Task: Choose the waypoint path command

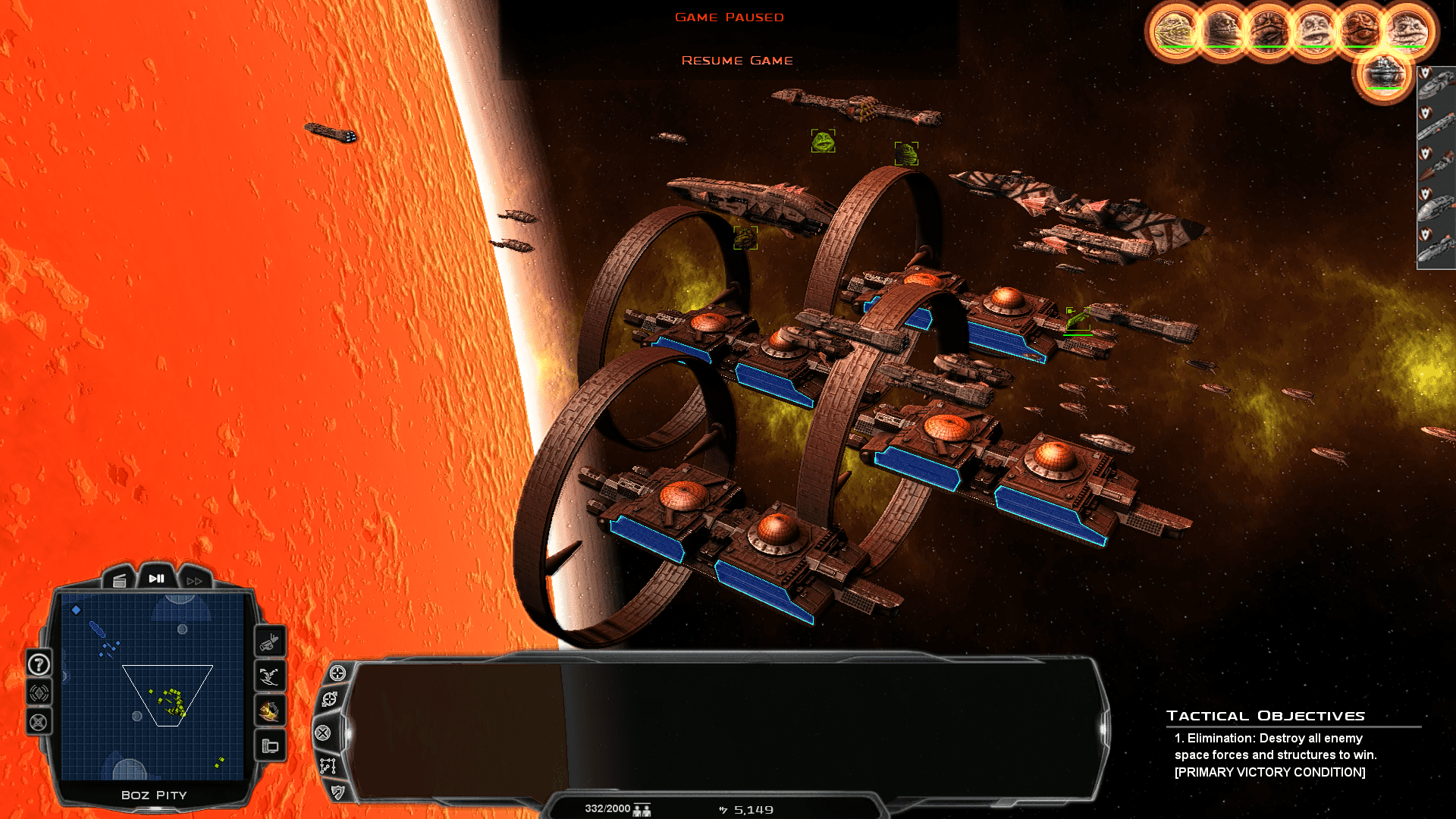Action: 328,766
